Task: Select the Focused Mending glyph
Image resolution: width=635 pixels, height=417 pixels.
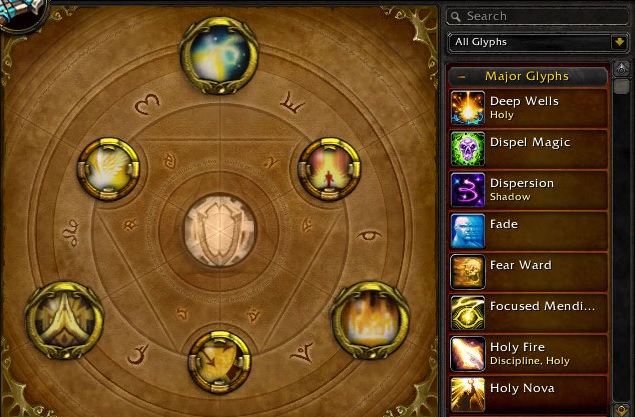Action: coord(528,313)
